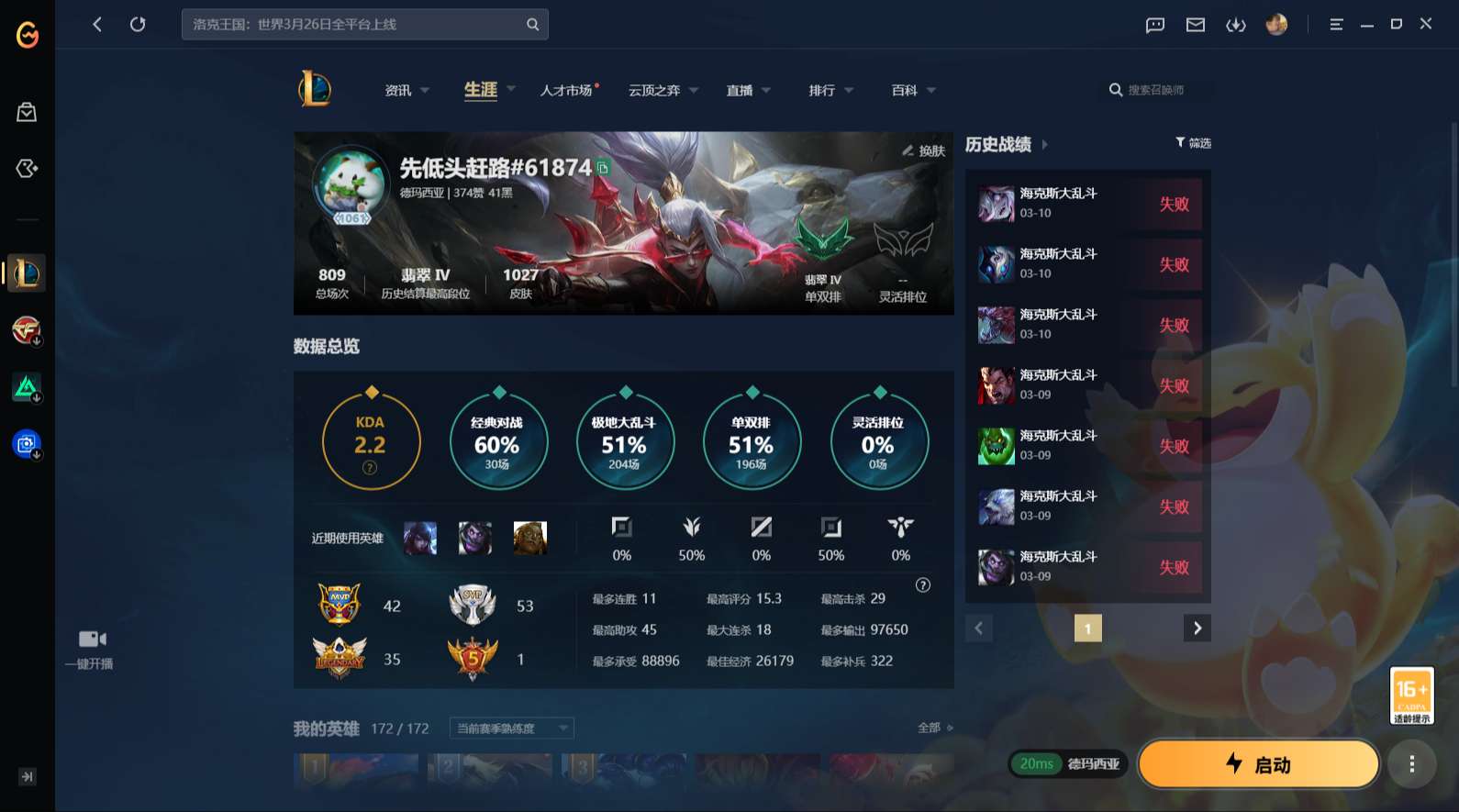Click the camera screenshot tool icon in sidebar
The width and height of the screenshot is (1459, 812).
pos(26,443)
